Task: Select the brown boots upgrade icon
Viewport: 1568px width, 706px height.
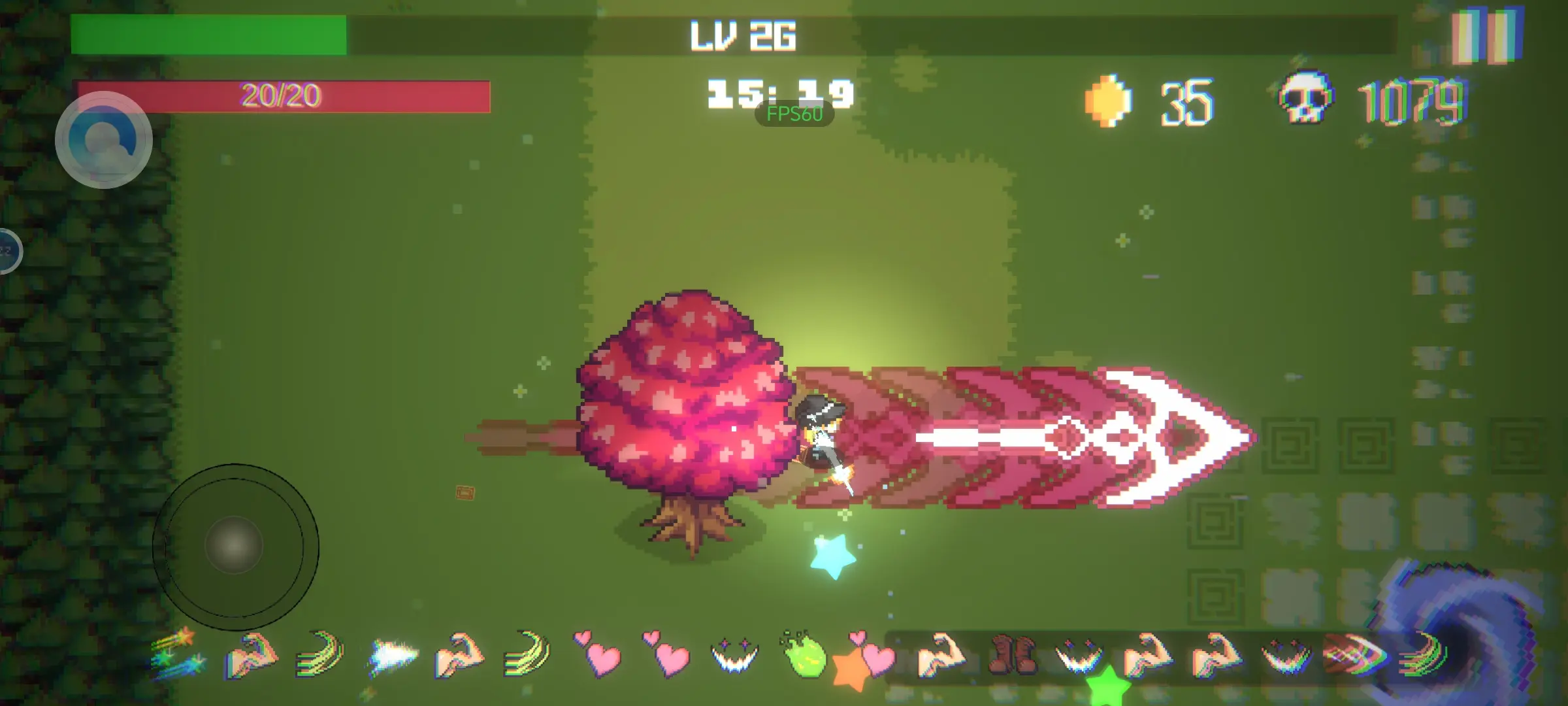Action: [1011, 654]
